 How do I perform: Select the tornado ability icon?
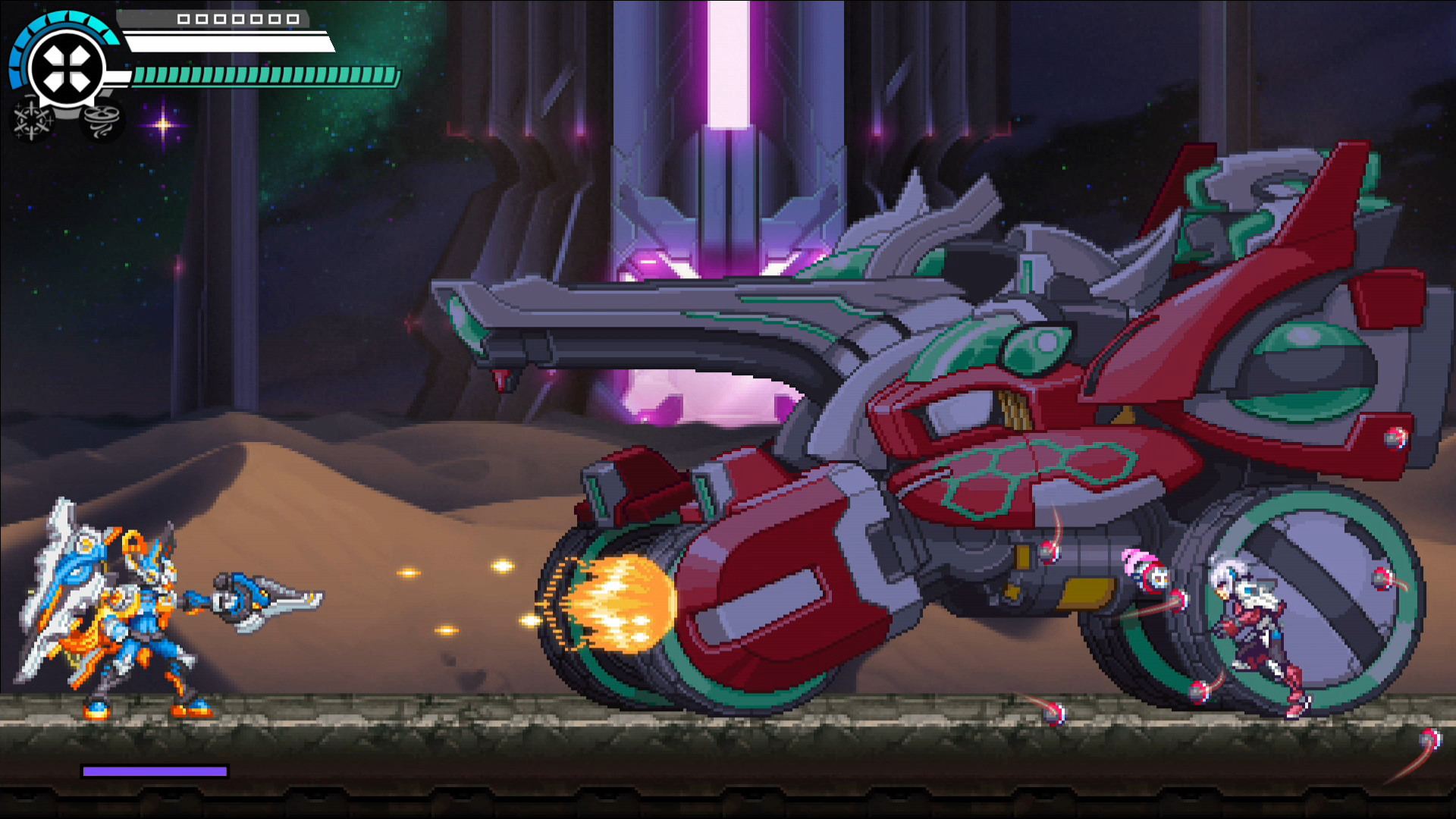102,120
